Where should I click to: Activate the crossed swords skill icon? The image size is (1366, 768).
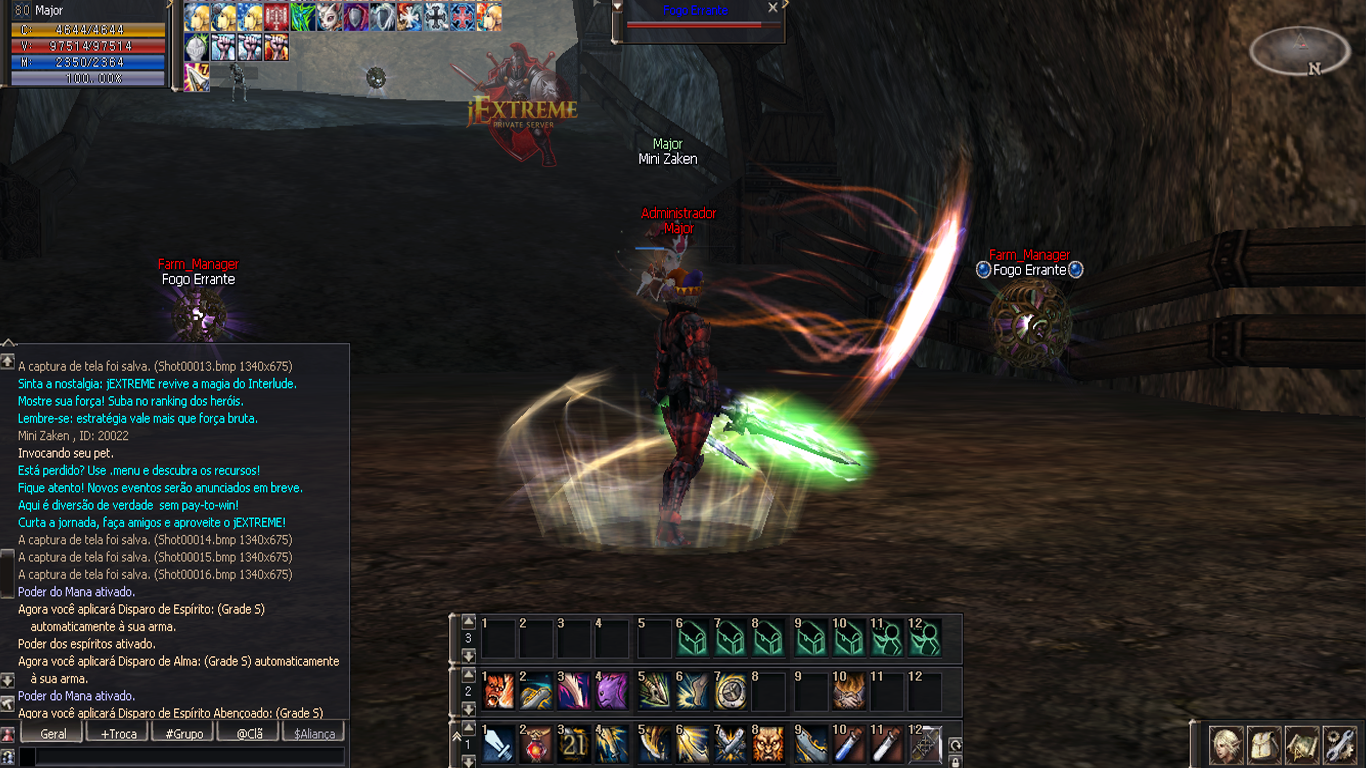click(x=731, y=744)
